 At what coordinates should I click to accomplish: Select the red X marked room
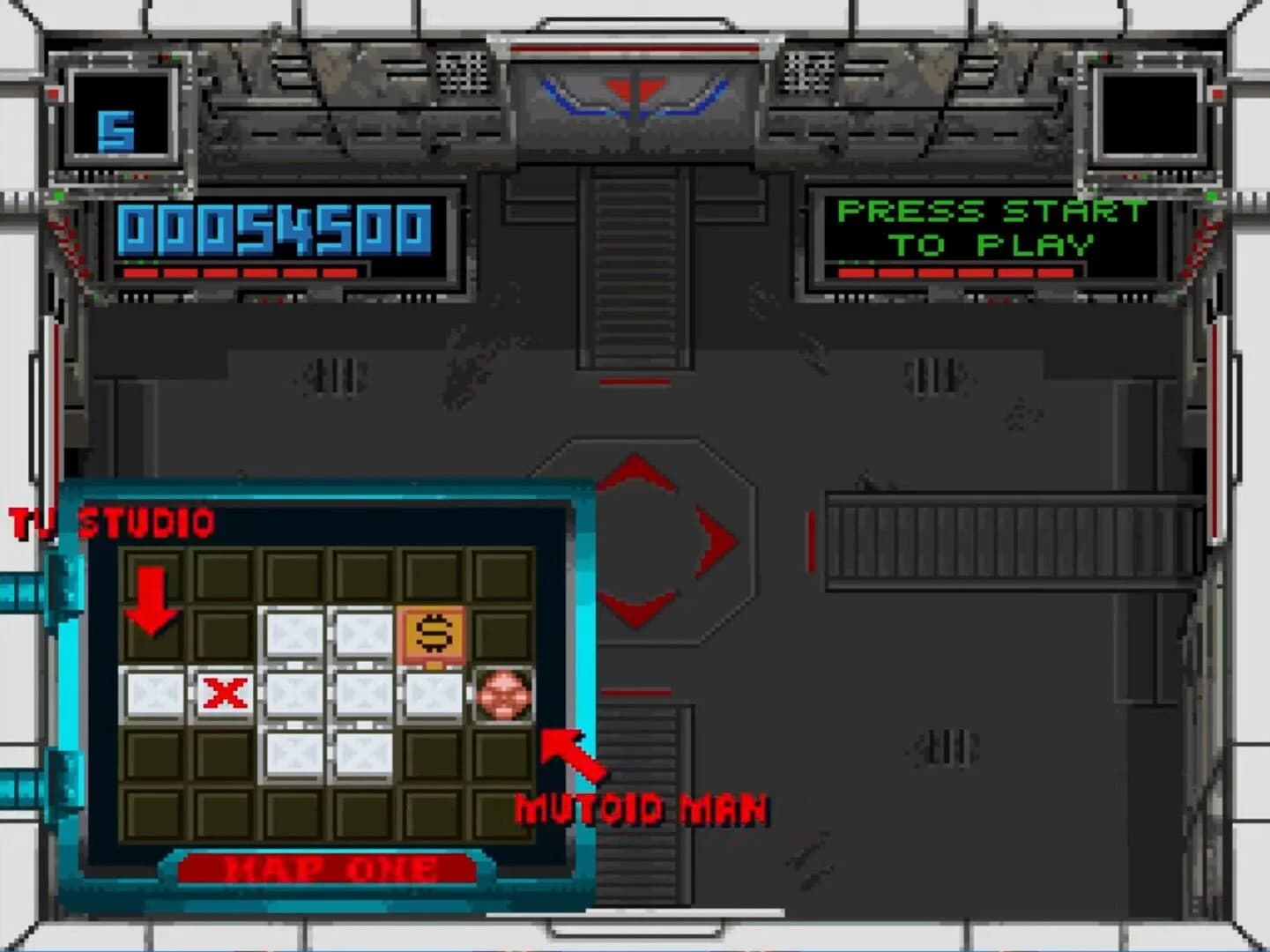click(223, 695)
